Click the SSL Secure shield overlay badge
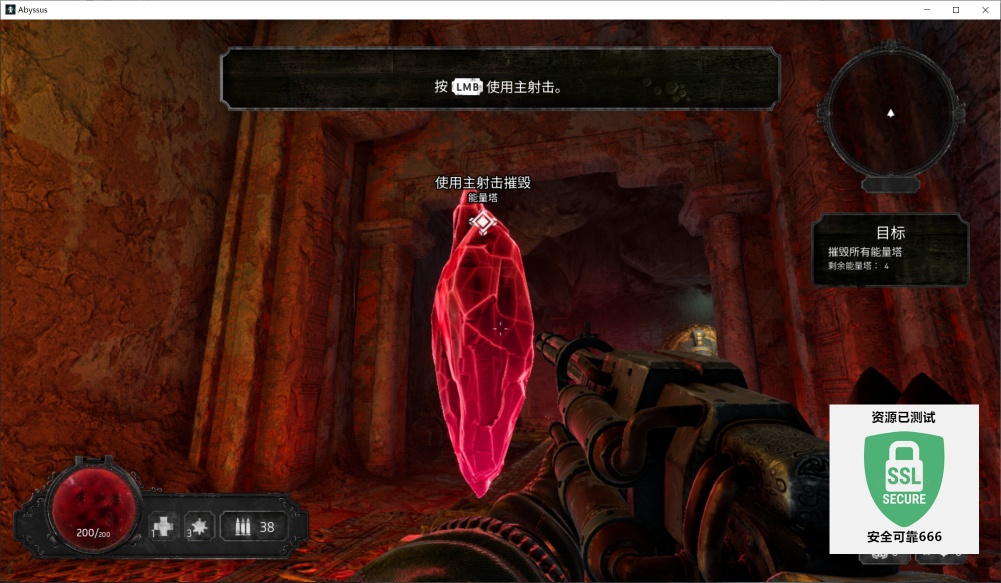Viewport: 1001px width, 583px height. (x=904, y=480)
